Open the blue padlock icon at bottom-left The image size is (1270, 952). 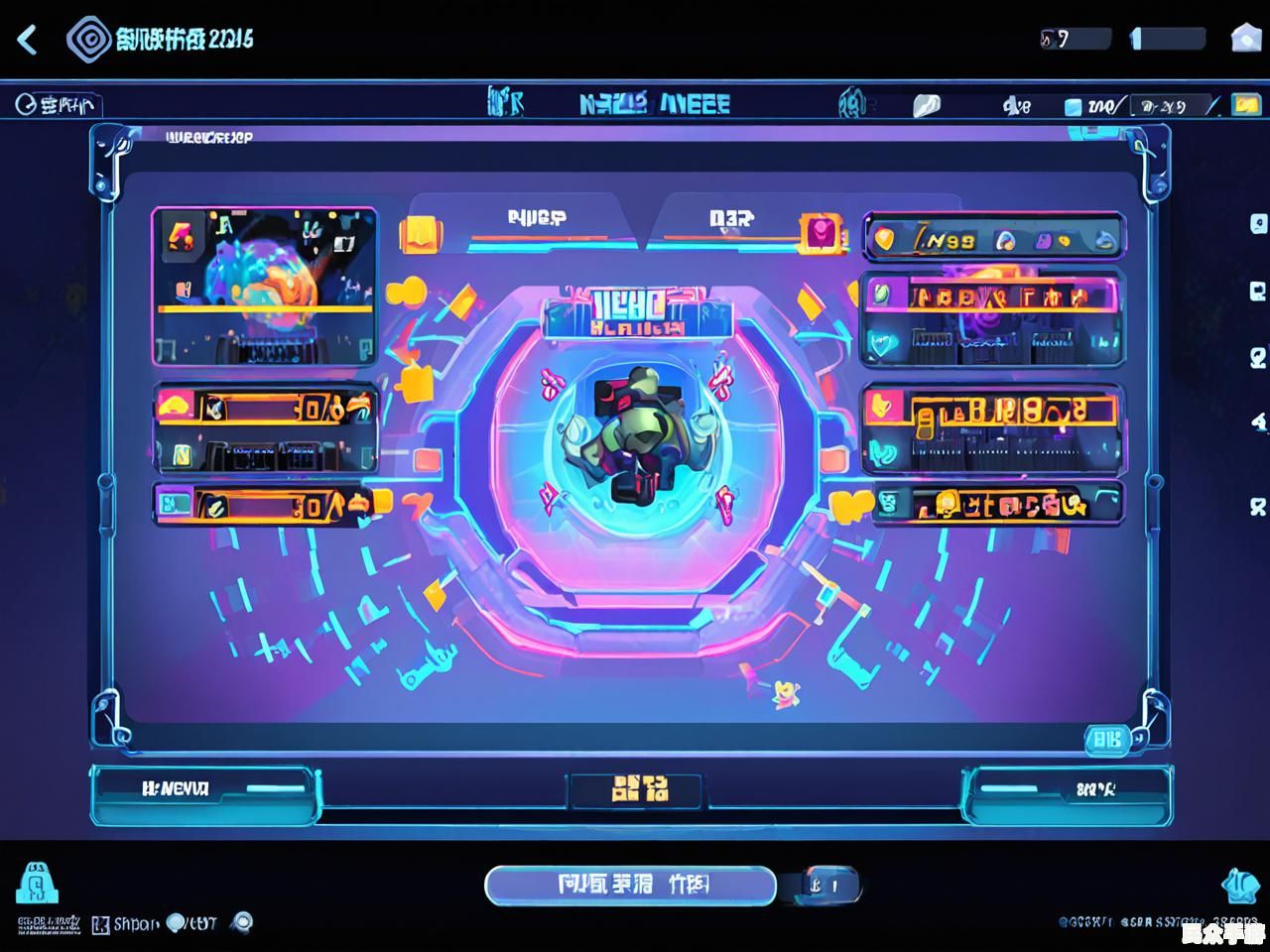pos(38,884)
